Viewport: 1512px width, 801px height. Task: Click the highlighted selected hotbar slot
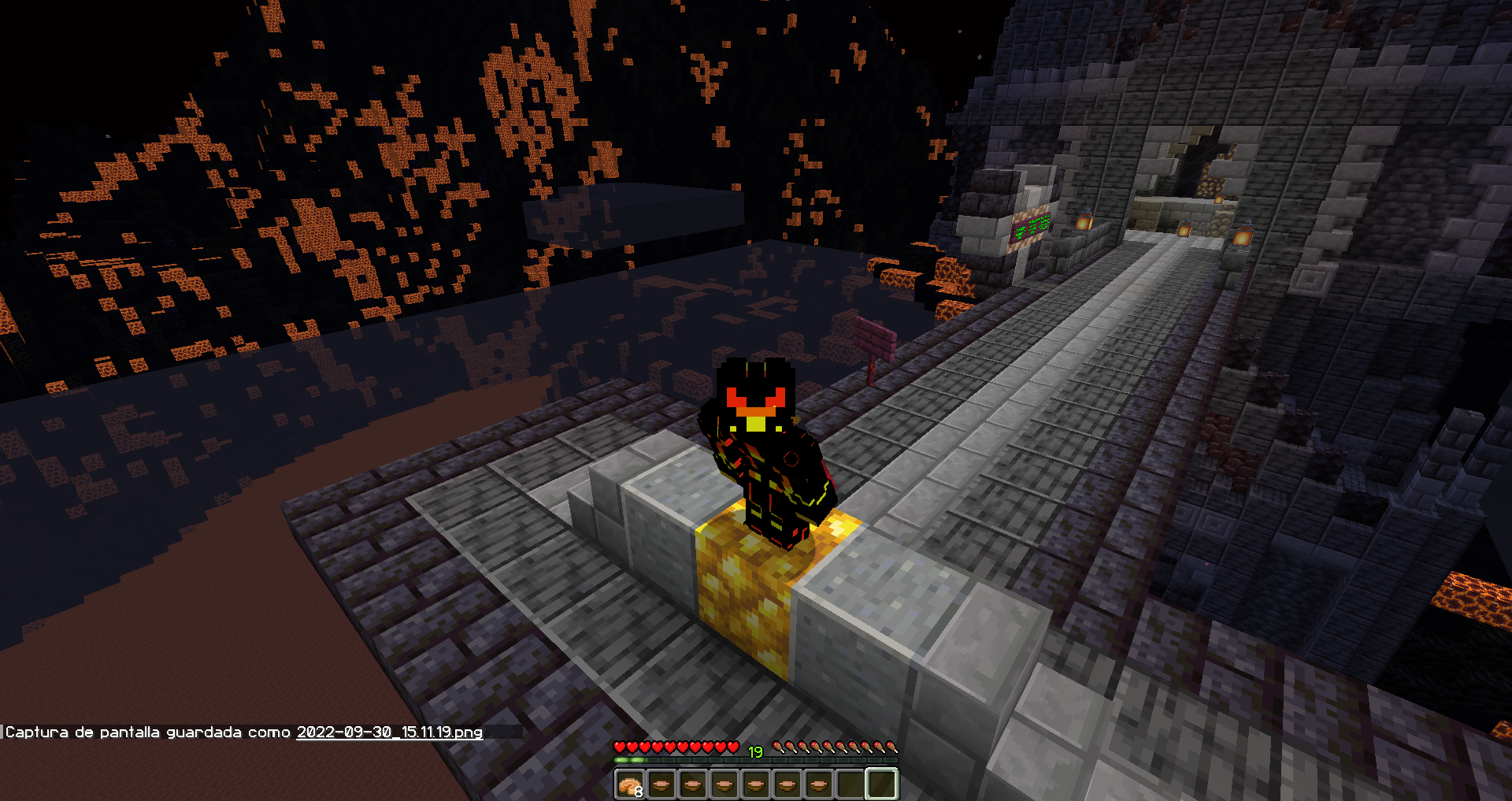click(881, 784)
